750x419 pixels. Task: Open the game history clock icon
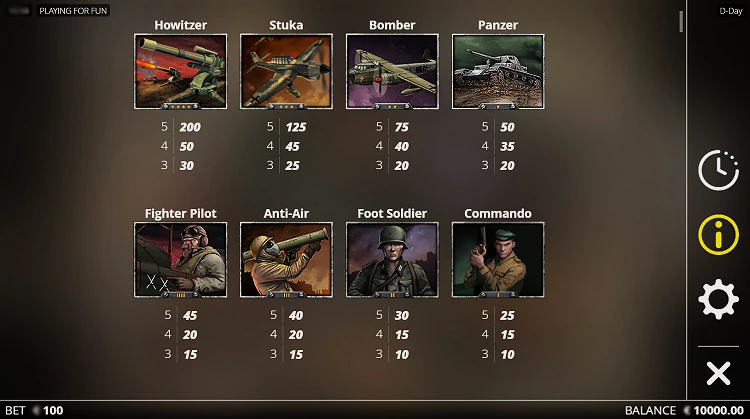pyautogui.click(x=717, y=170)
